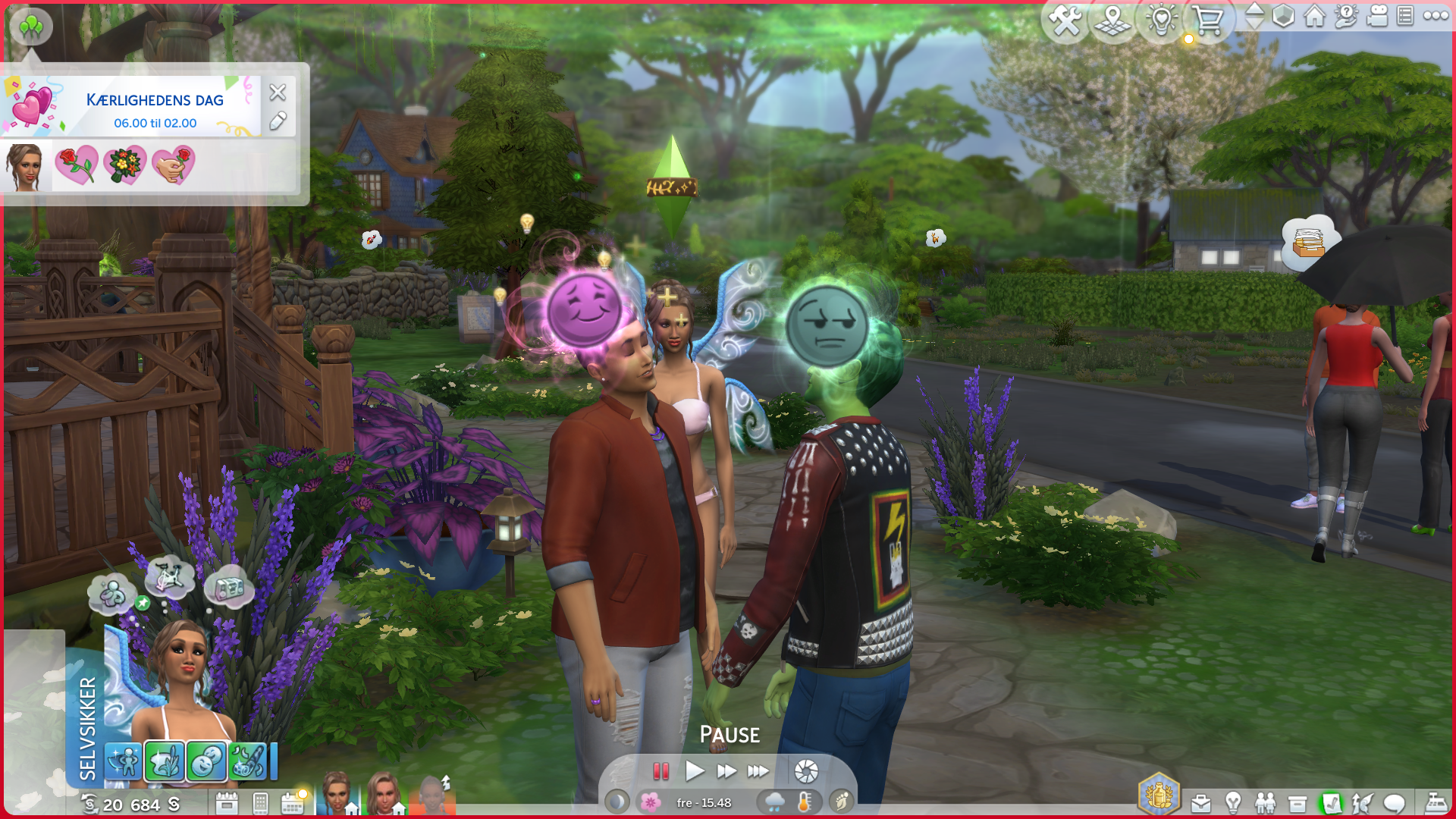This screenshot has width=1456, height=819.
Task: Open the aspiration lightbulb panel
Action: tap(1233, 803)
